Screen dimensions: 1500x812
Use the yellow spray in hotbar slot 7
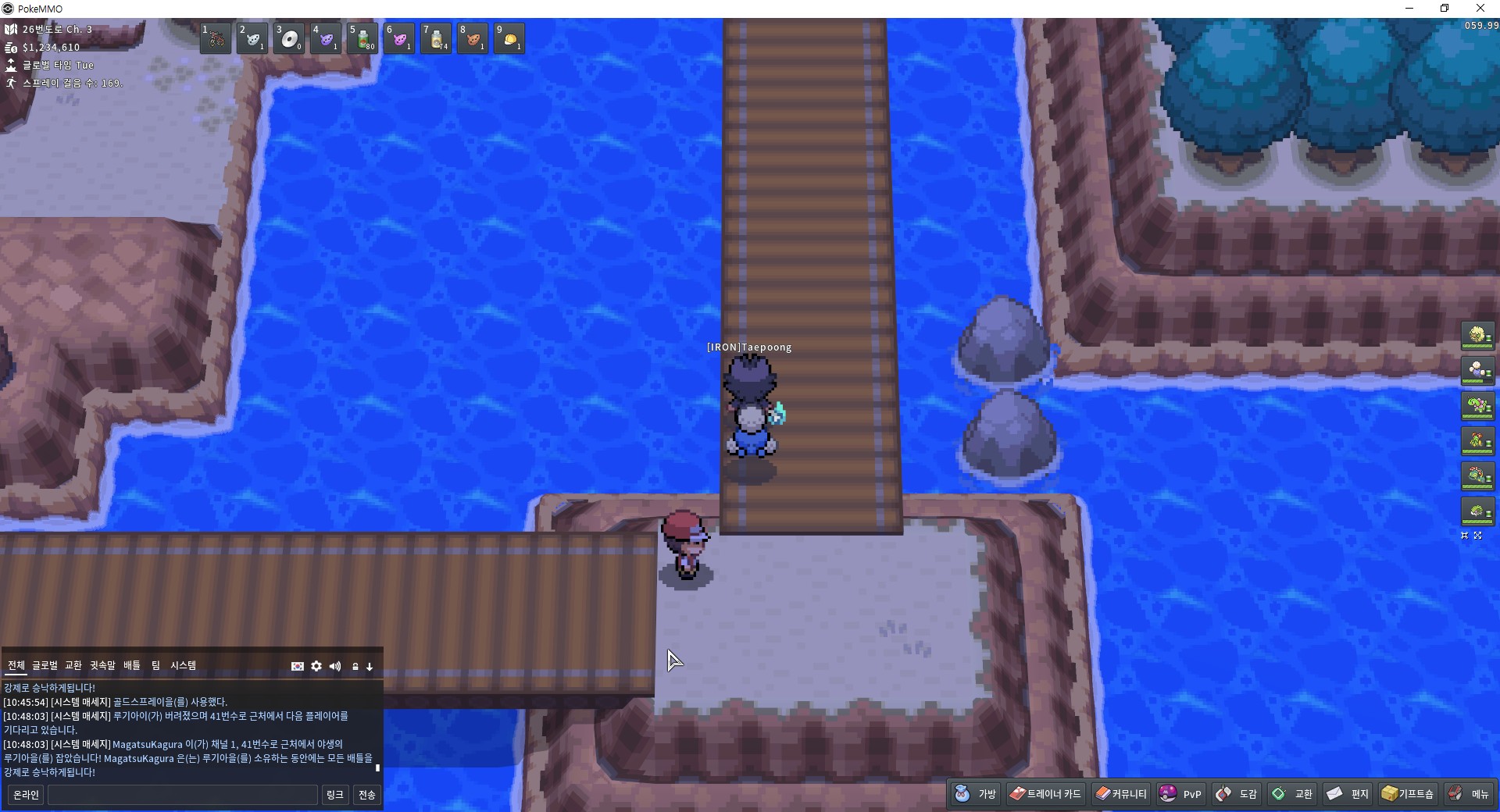(x=437, y=38)
